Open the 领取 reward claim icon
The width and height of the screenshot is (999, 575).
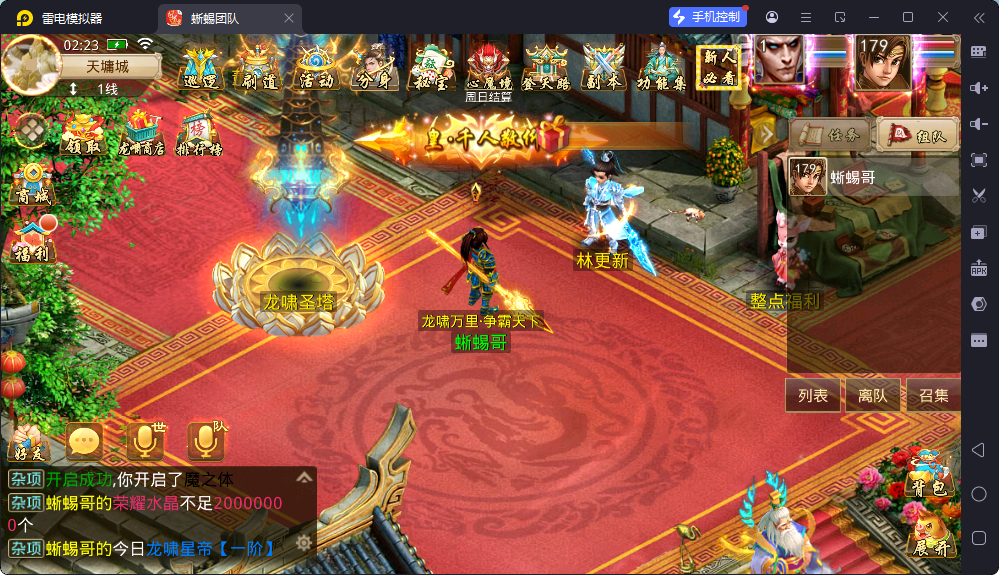tap(83, 134)
